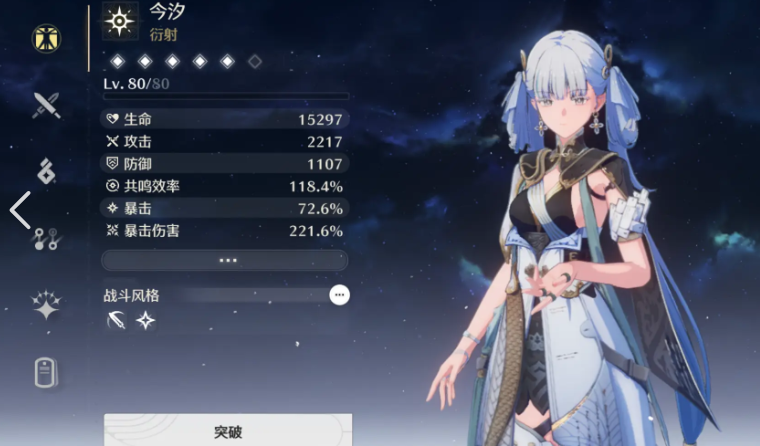Select the 暴击伤害 stat row
Image resolution: width=760 pixels, height=446 pixels.
(x=225, y=230)
